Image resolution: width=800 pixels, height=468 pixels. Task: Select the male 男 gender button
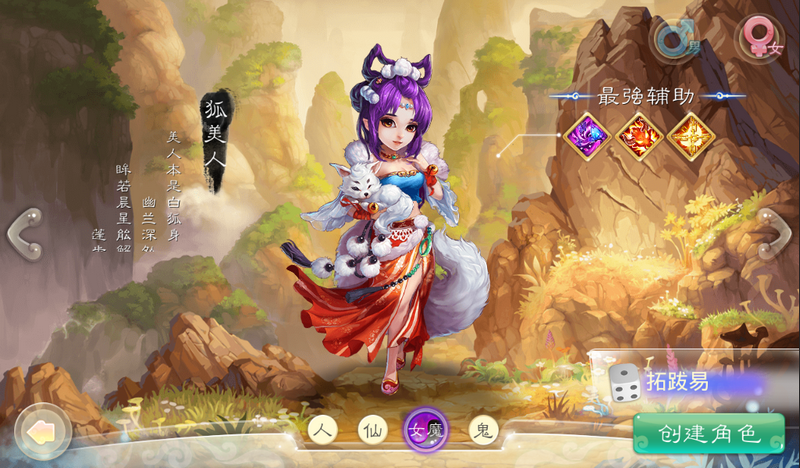[674, 41]
